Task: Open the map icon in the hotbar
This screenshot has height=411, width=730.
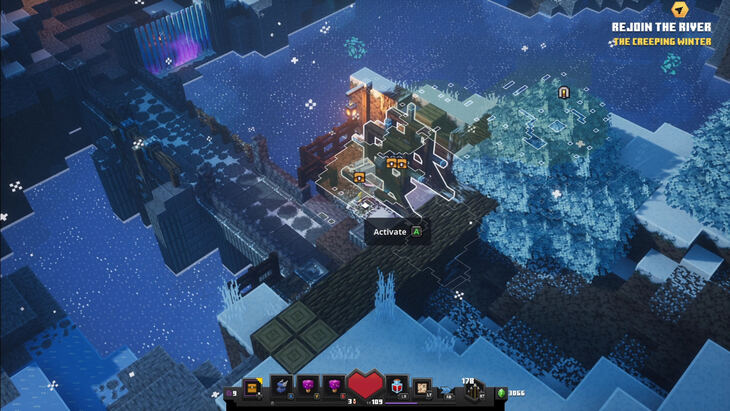Action: (422, 387)
